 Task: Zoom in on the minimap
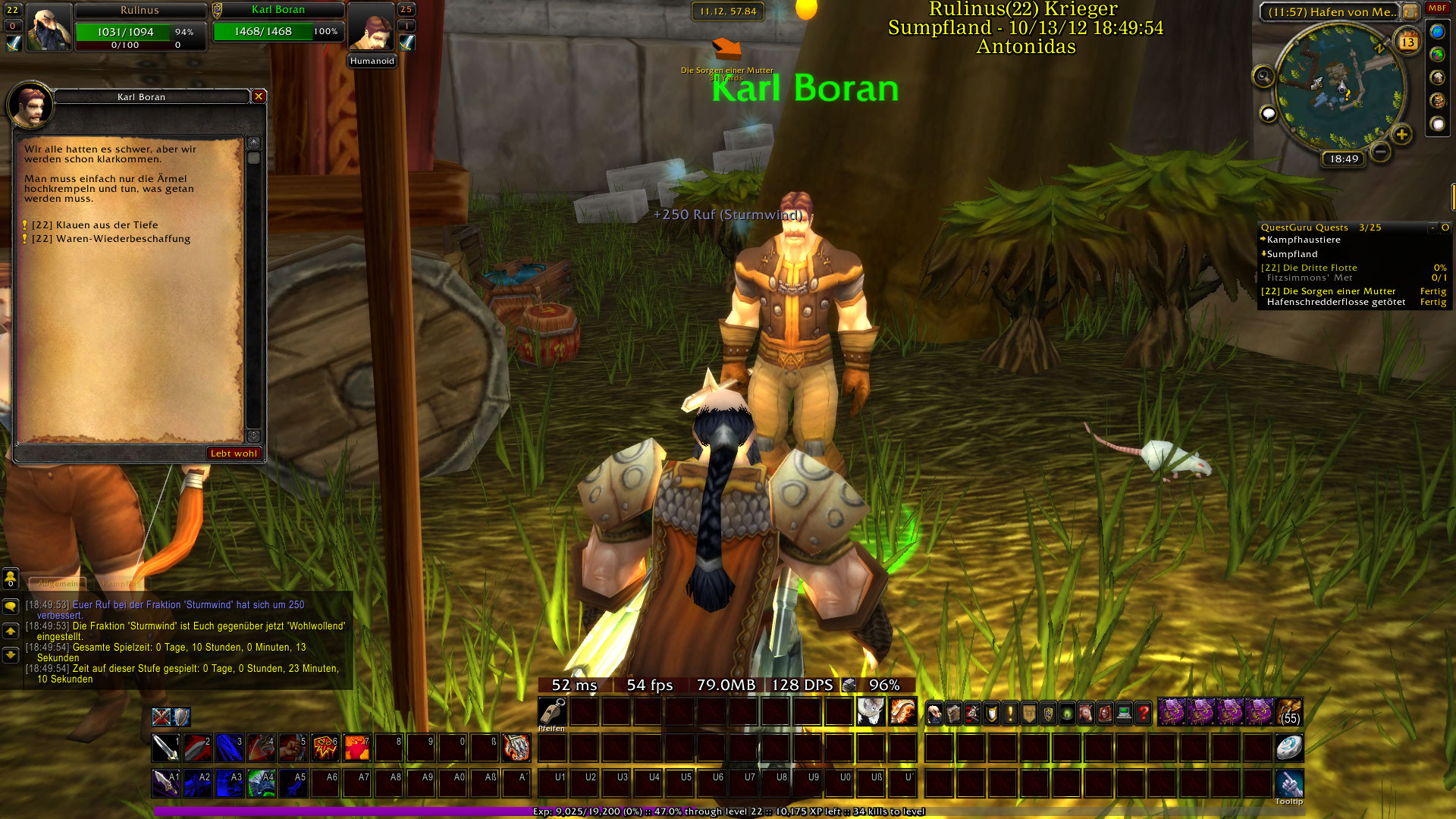[1401, 135]
